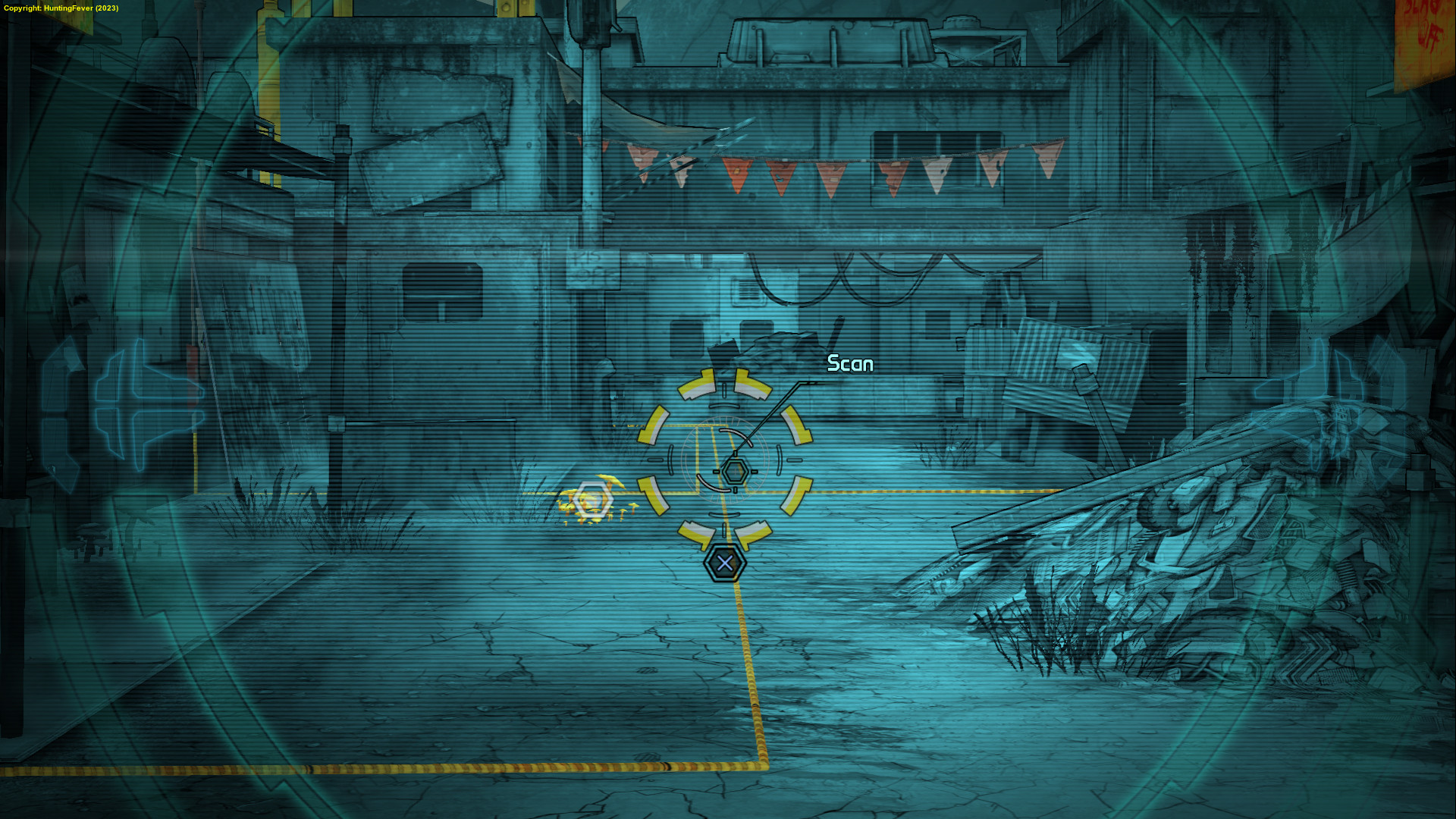1456x819 pixels.
Task: Select the white hexagon scan marker
Action: tap(592, 501)
